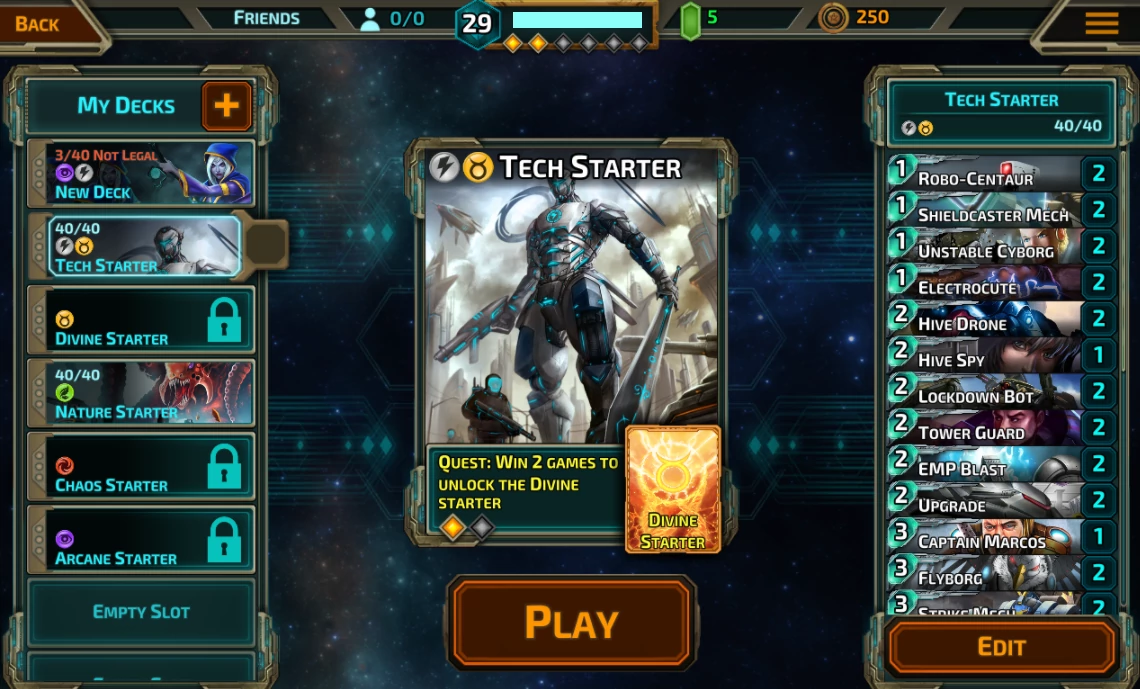
Task: Click the Divine Starter reward card
Action: (672, 490)
